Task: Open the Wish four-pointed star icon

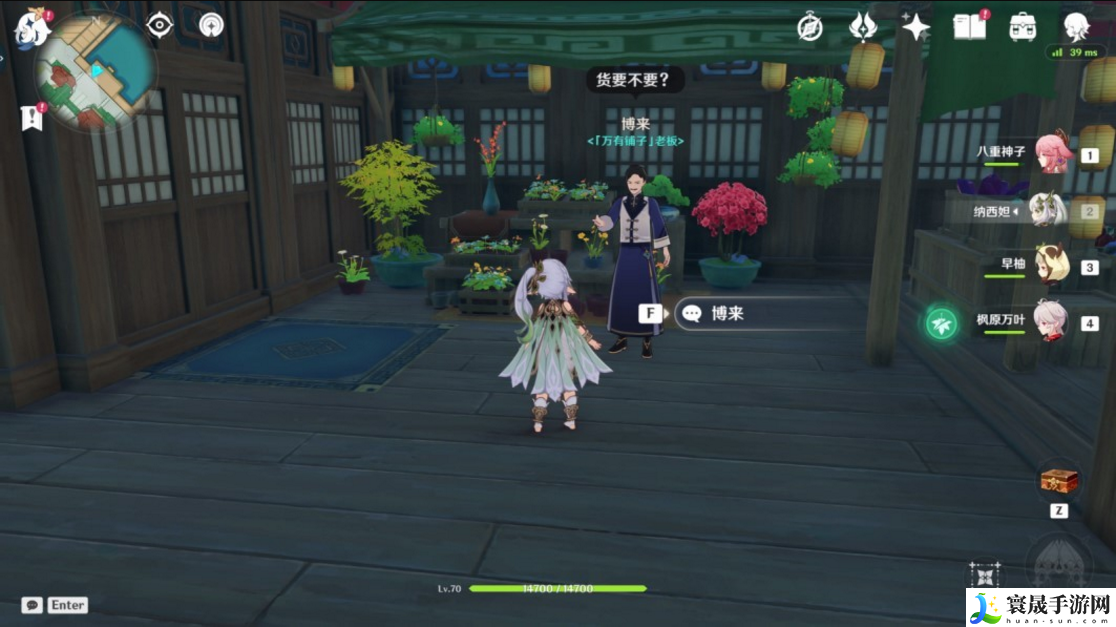Action: tap(915, 27)
